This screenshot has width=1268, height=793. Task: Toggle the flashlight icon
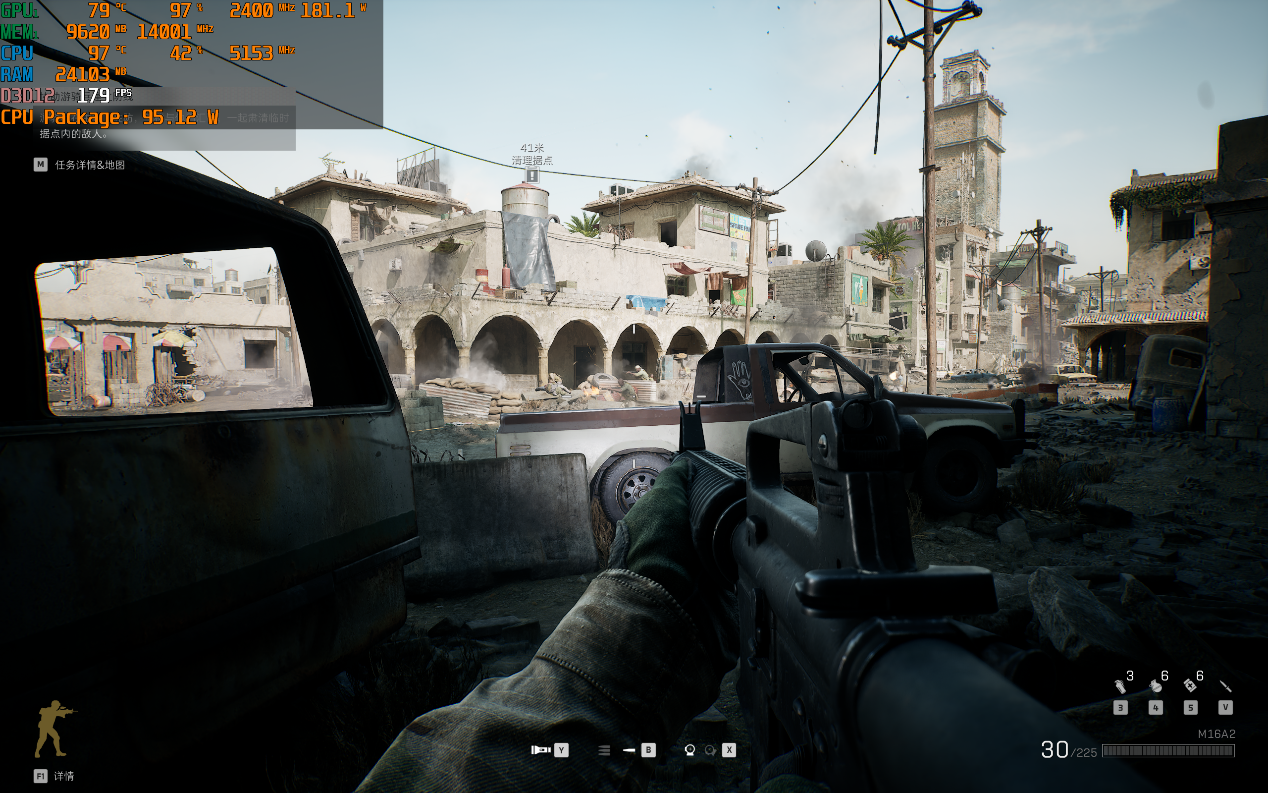tap(540, 749)
